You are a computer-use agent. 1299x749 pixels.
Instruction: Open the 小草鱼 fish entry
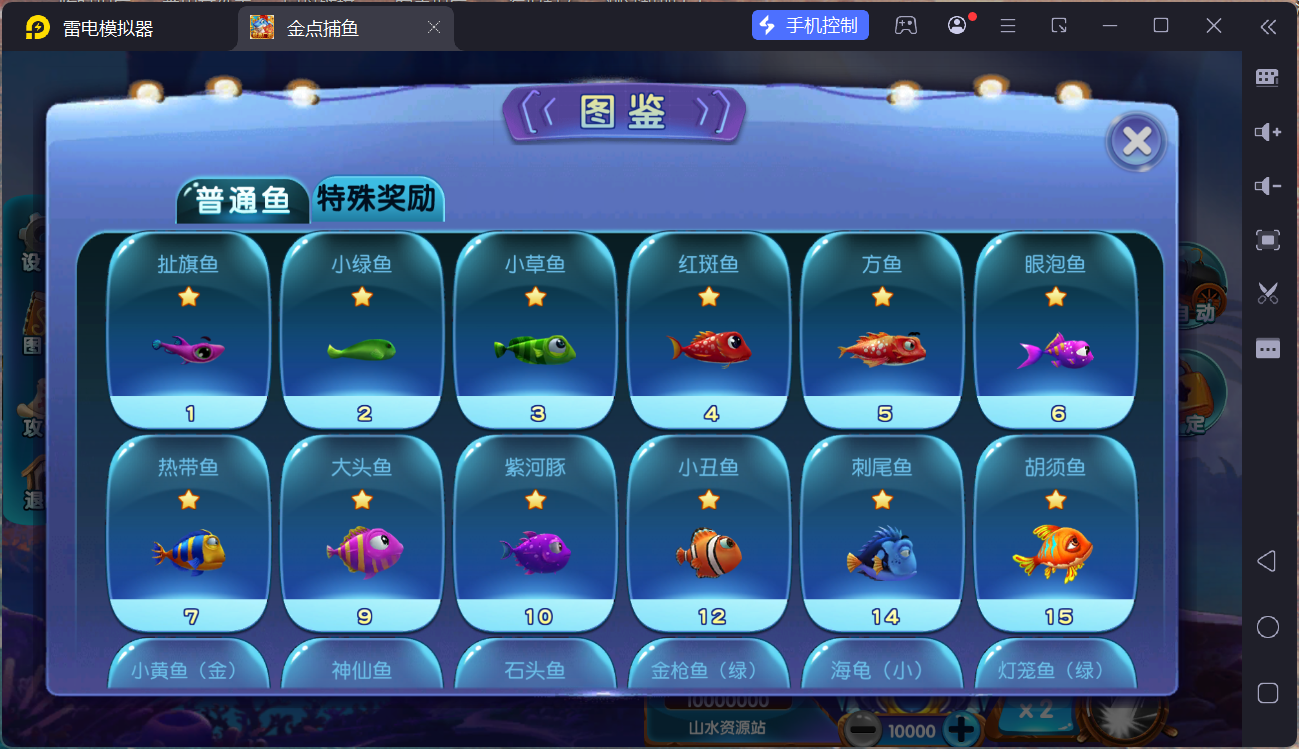[536, 330]
